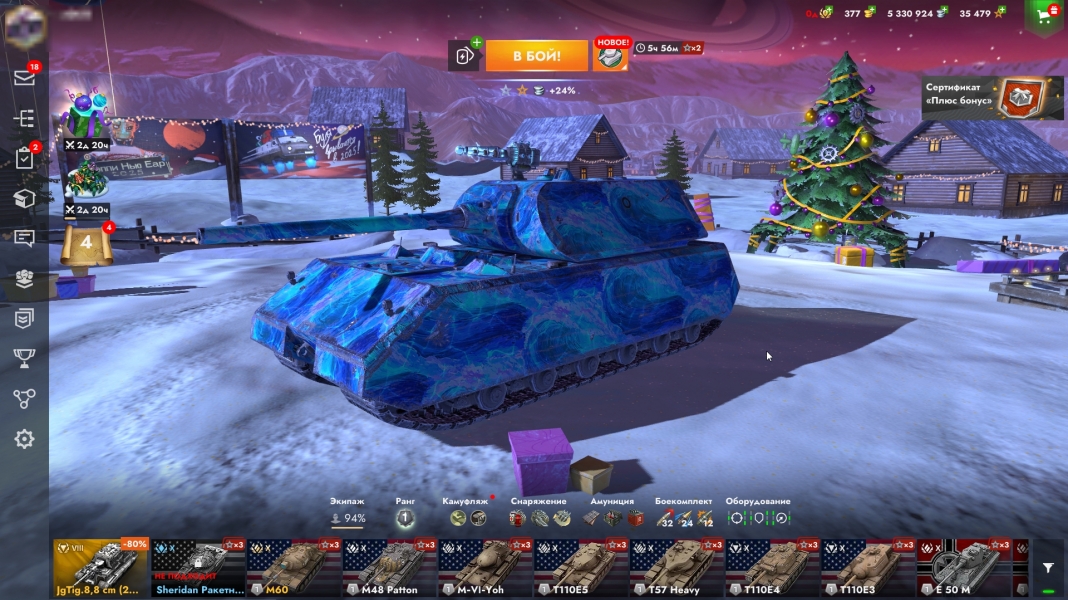The image size is (1068, 600).
Task: Open the missions clipboard icon
Action: (x=24, y=158)
